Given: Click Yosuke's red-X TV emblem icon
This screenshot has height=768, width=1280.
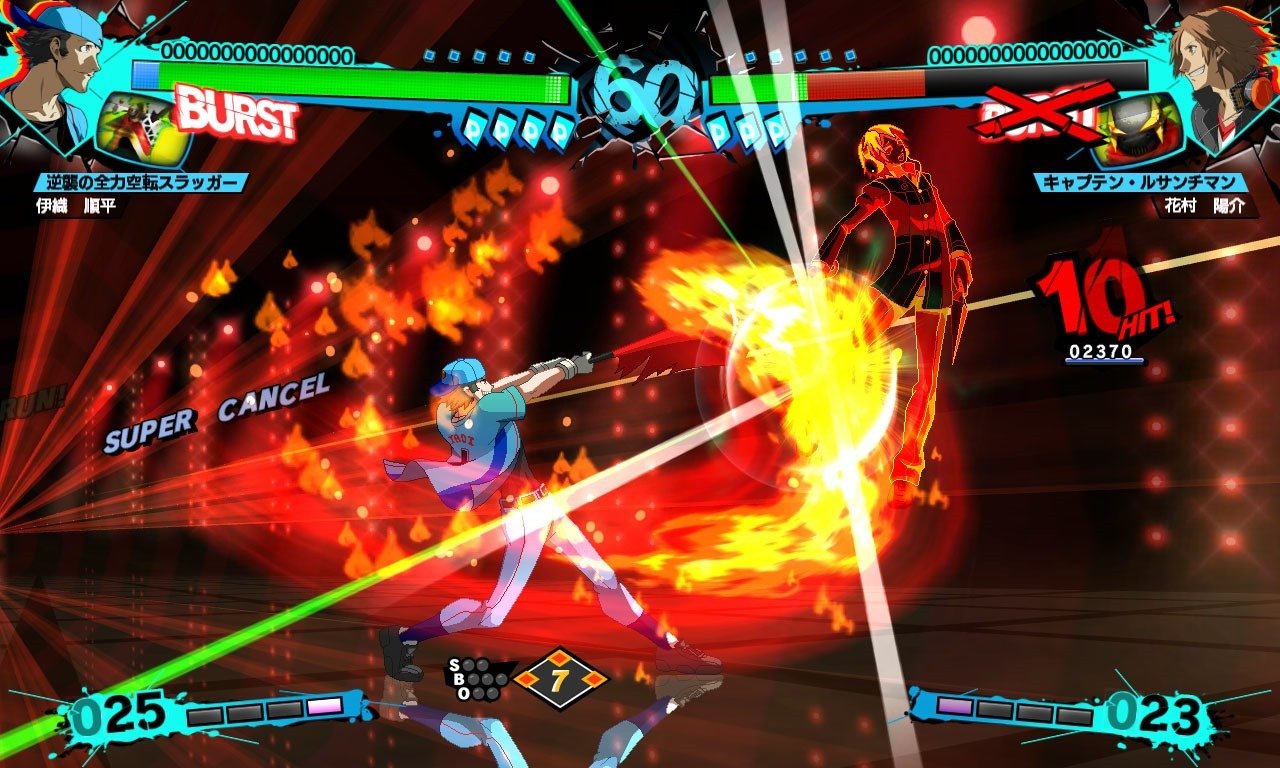Looking at the screenshot, I should click(1138, 128).
